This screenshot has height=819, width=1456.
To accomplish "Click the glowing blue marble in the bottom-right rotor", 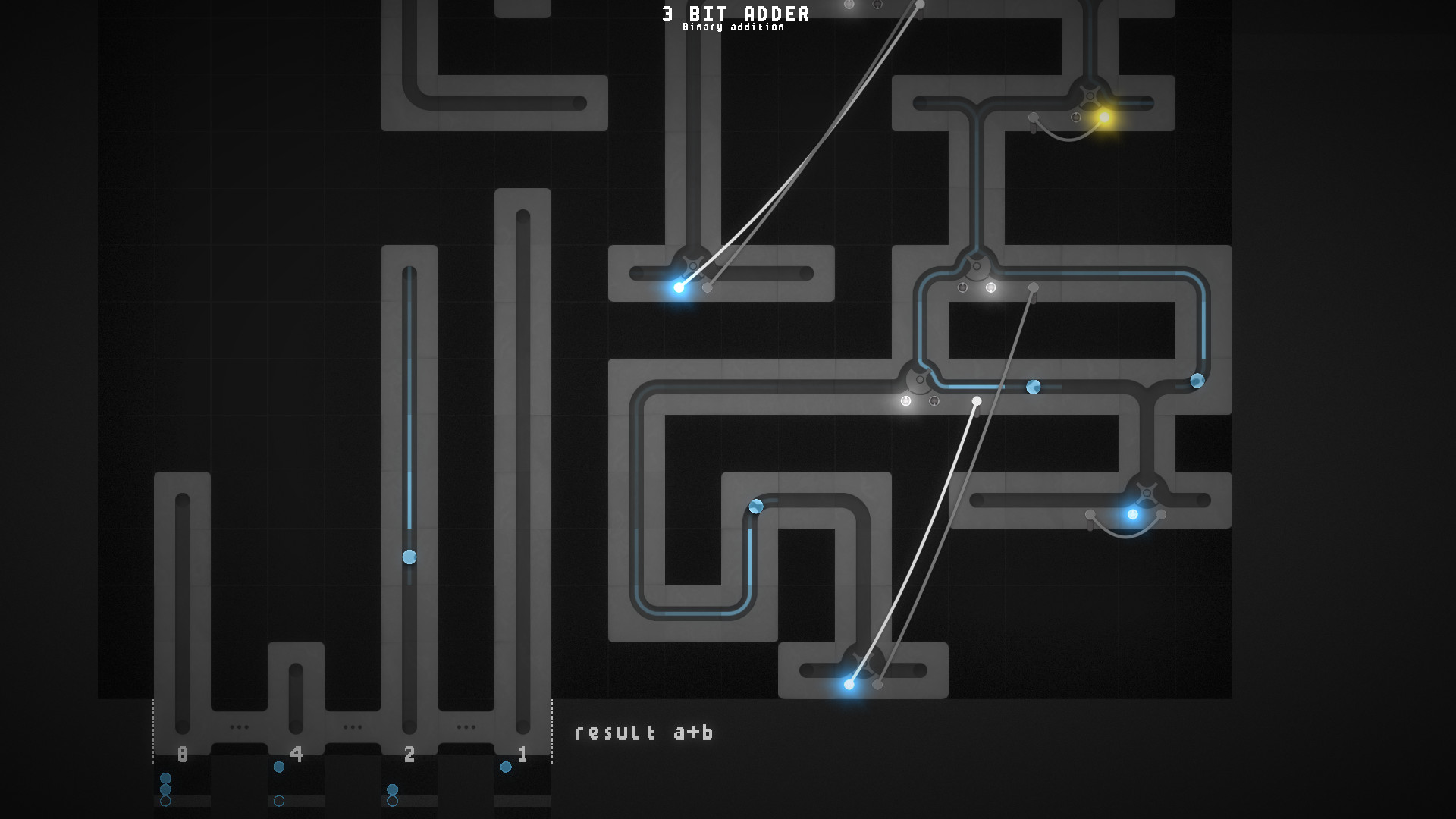I will [1133, 515].
